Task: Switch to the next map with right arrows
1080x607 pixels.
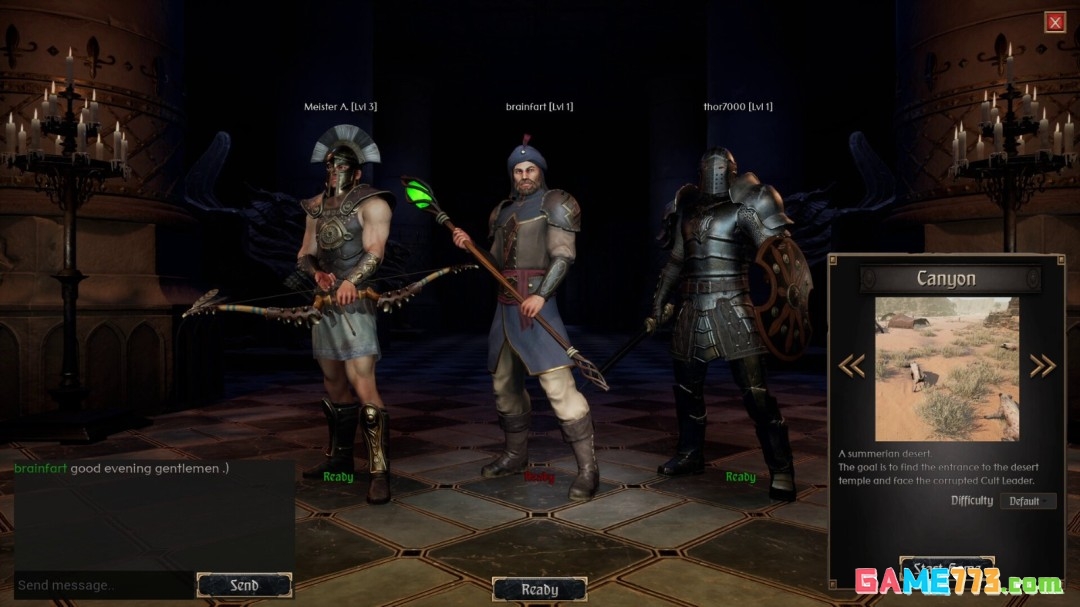Action: pos(1042,366)
